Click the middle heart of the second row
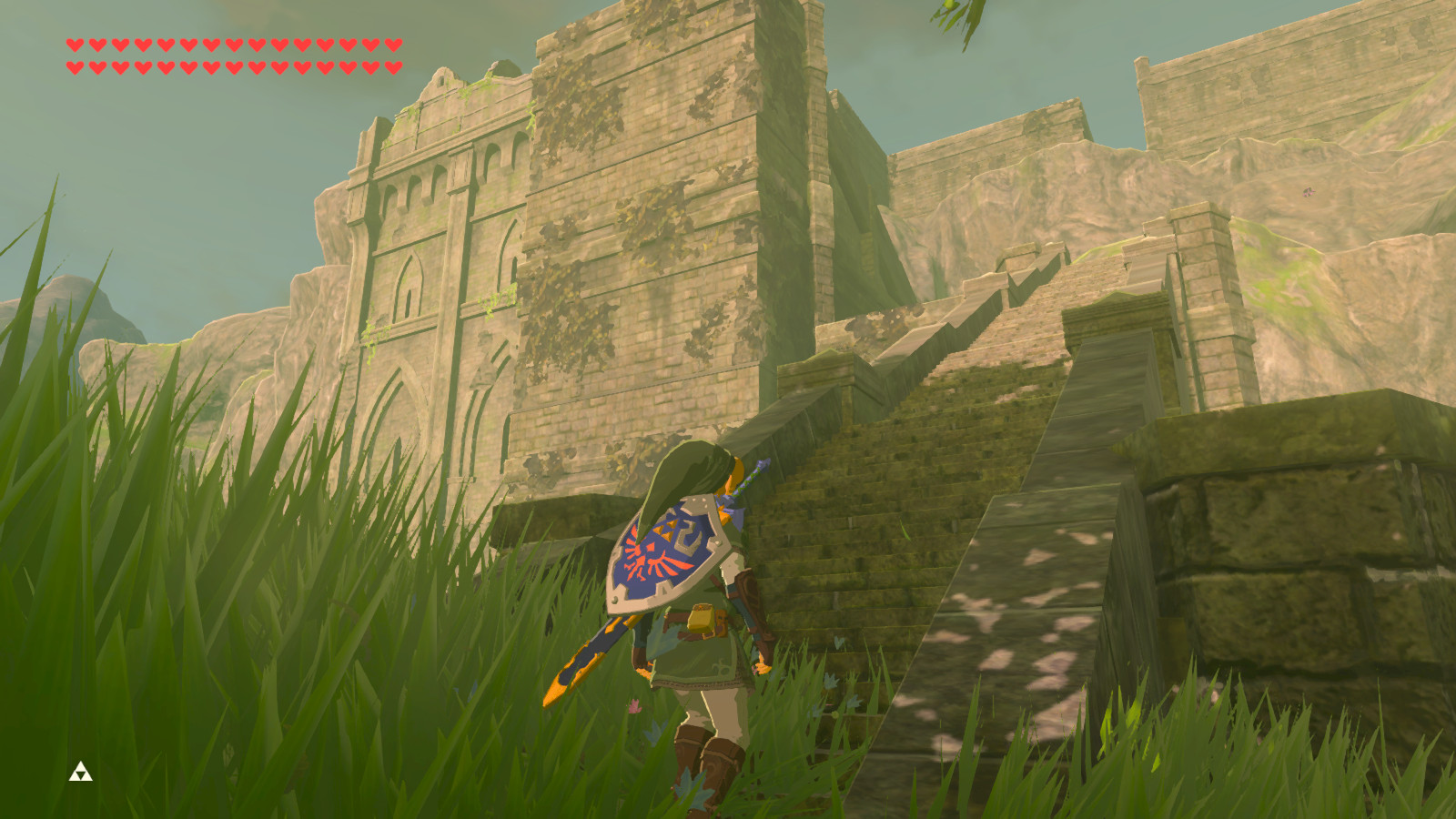Screen dimensions: 1456x819 coord(232,66)
